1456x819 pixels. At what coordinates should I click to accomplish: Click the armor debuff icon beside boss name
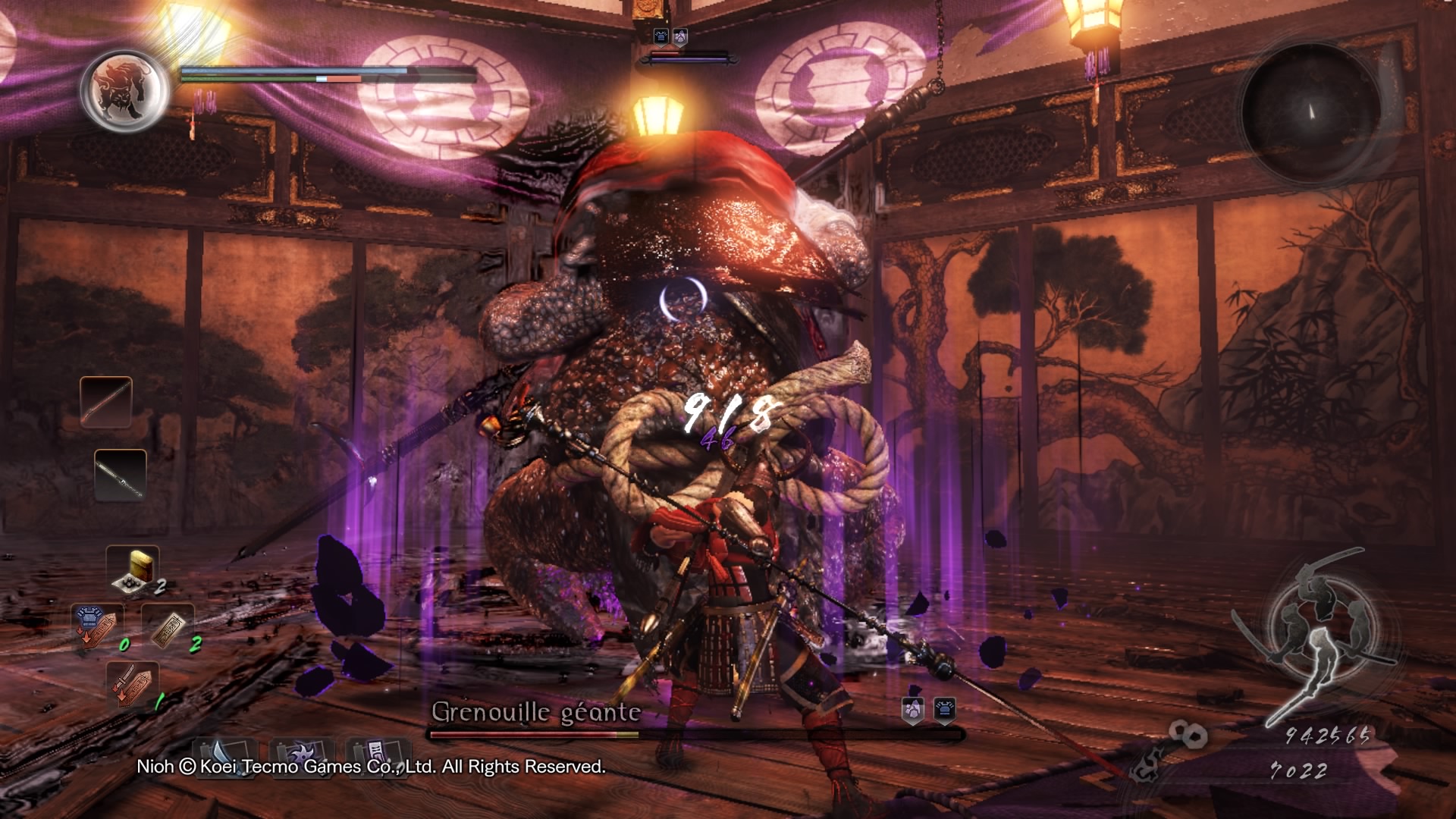click(944, 710)
